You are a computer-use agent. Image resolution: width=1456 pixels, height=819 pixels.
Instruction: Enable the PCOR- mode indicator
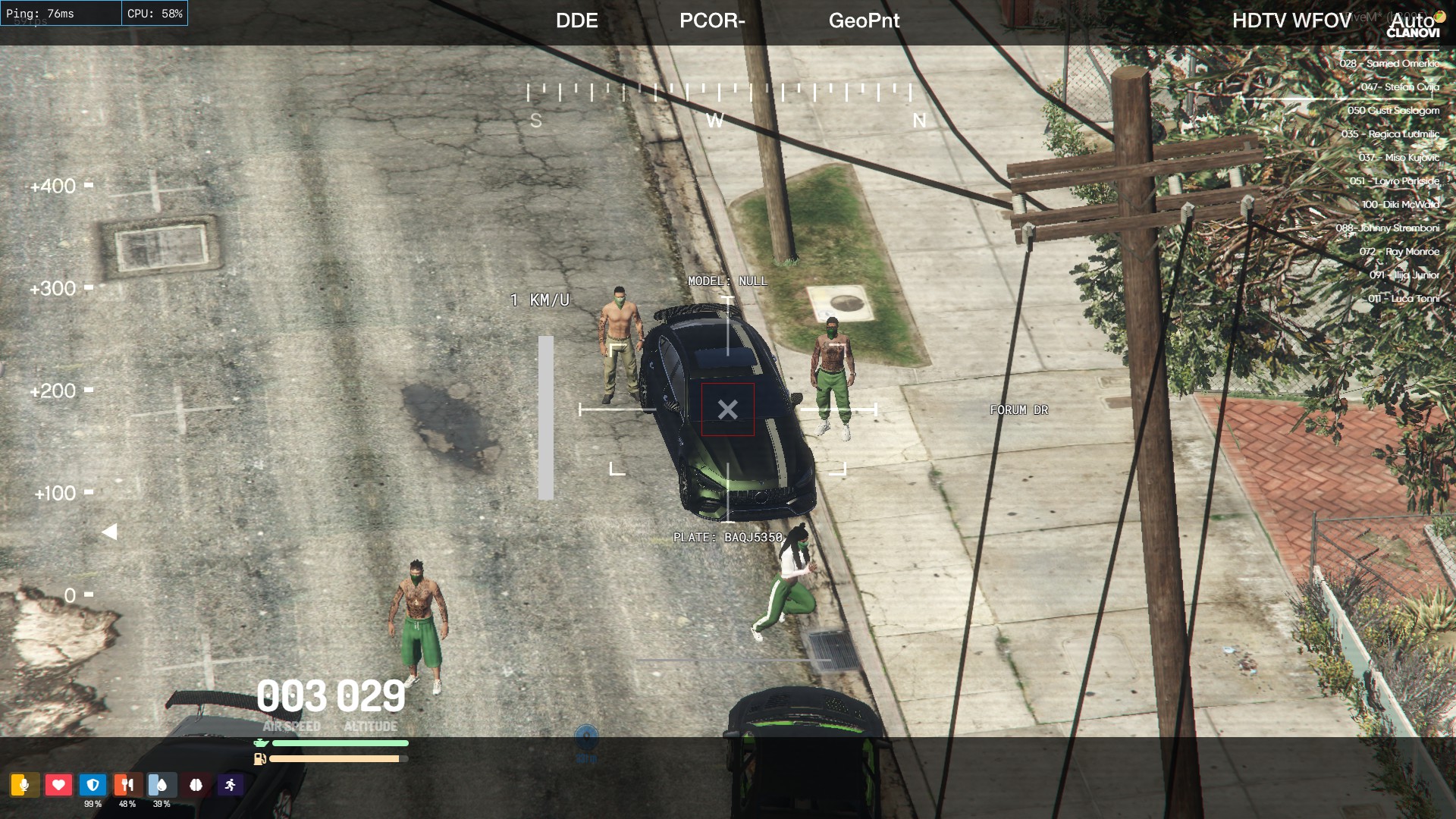[x=712, y=21]
